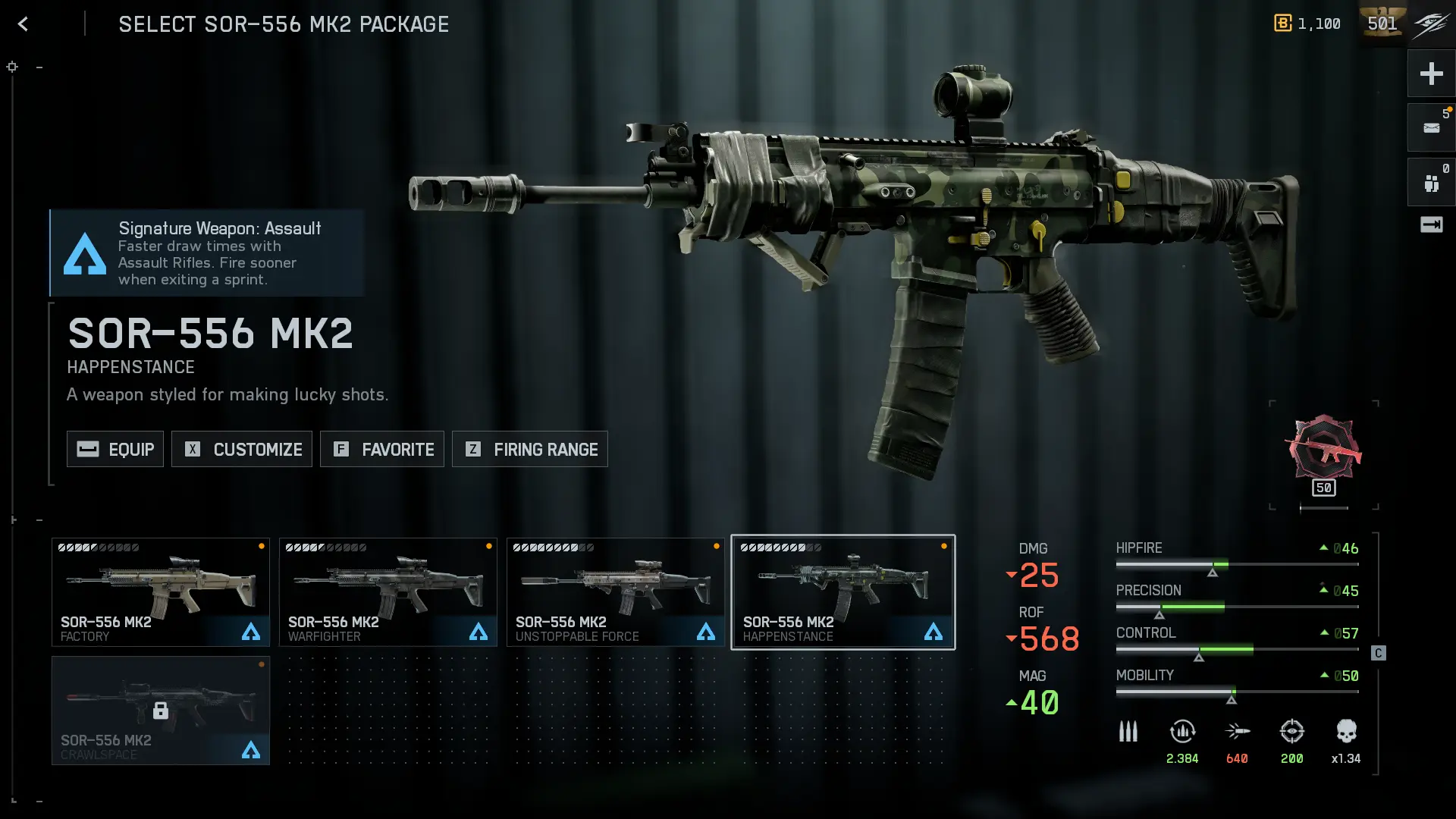Equip the SOR-556 MK2 Happenstance package
This screenshot has height=819, width=1456.
pyautogui.click(x=115, y=449)
